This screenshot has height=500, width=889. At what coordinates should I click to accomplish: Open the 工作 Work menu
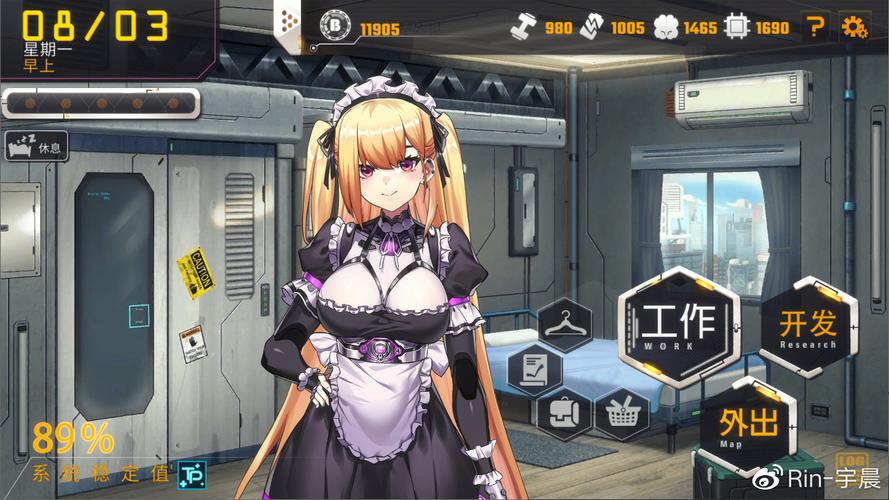678,325
